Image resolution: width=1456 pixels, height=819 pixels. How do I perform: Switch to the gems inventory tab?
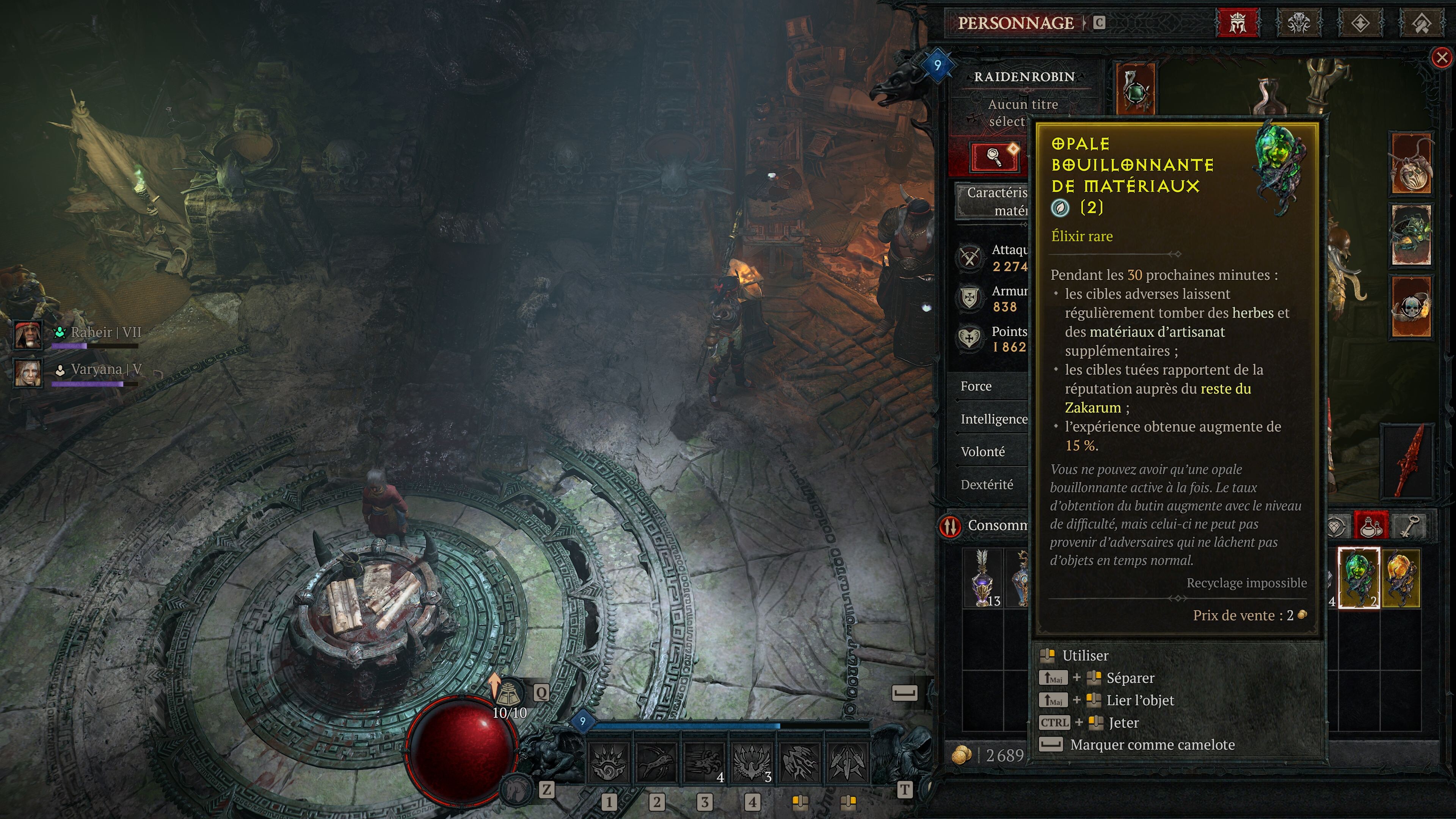pos(1335,526)
